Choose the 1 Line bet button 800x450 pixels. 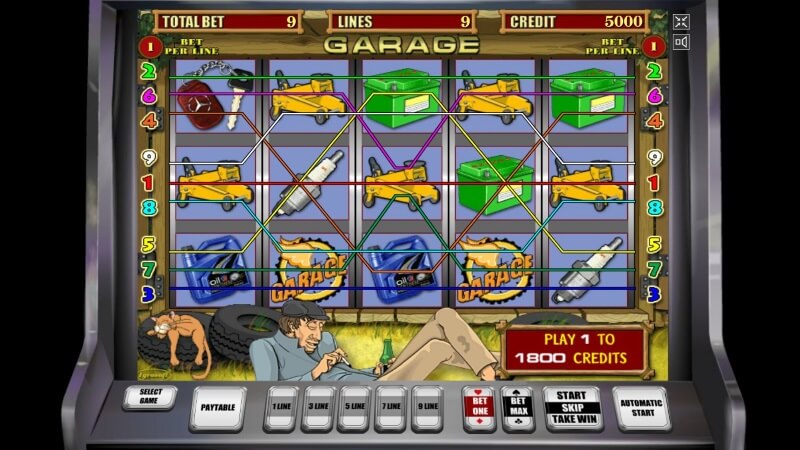281,408
